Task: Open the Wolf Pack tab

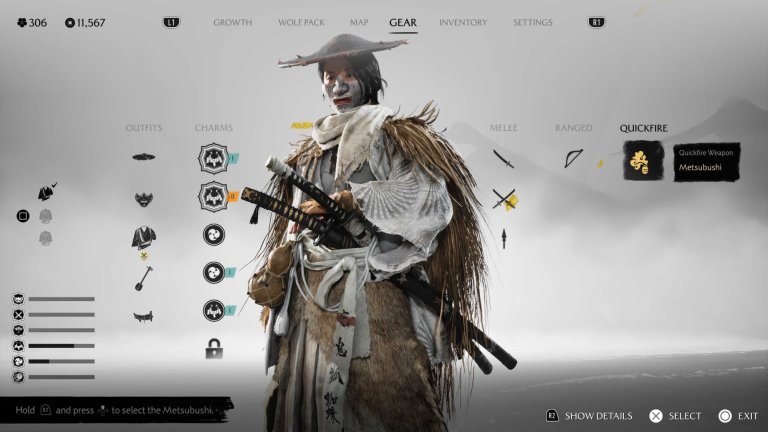Action: click(301, 22)
